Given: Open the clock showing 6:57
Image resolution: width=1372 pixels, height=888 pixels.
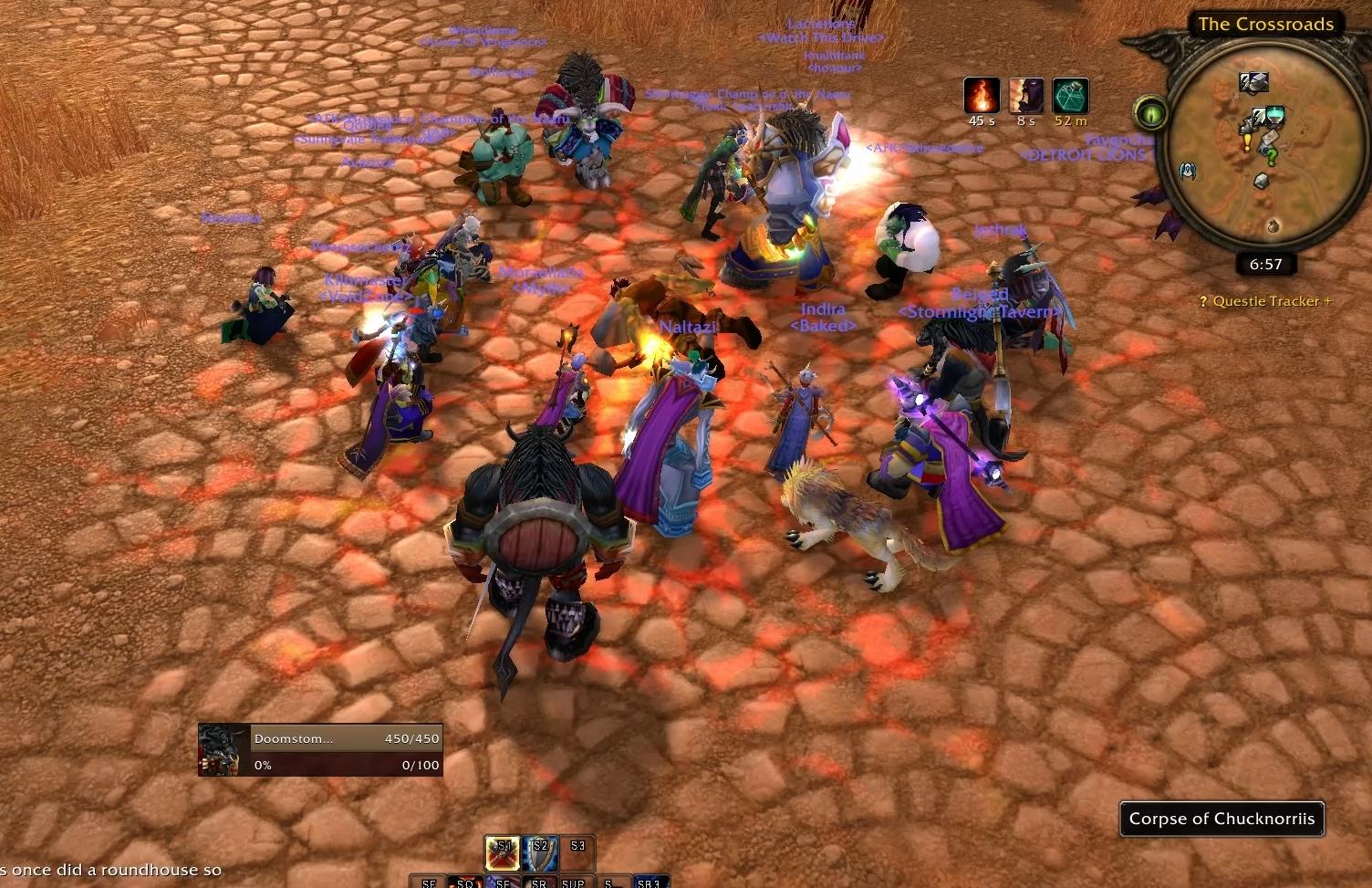Looking at the screenshot, I should (x=1265, y=265).
